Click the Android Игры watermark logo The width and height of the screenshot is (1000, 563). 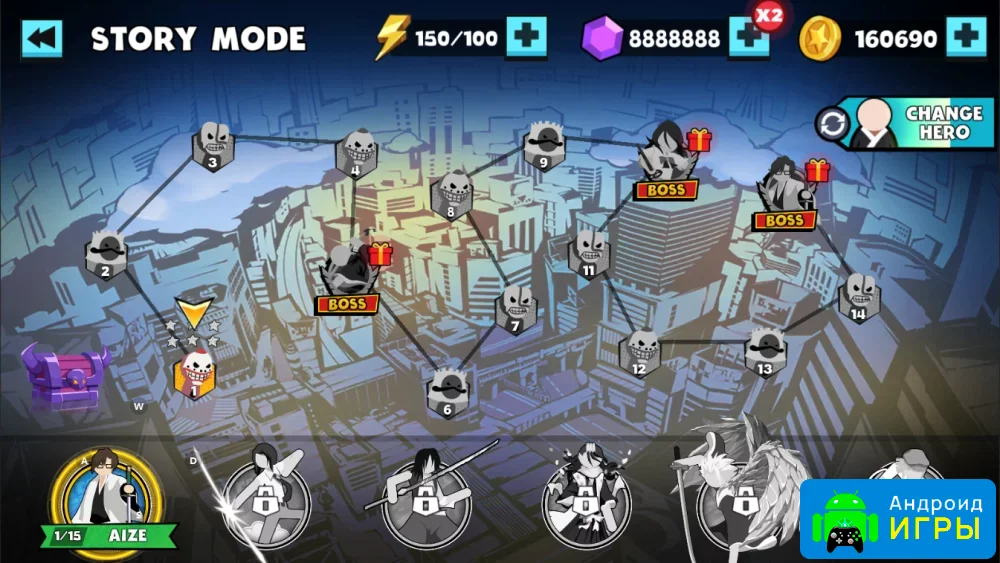click(897, 519)
